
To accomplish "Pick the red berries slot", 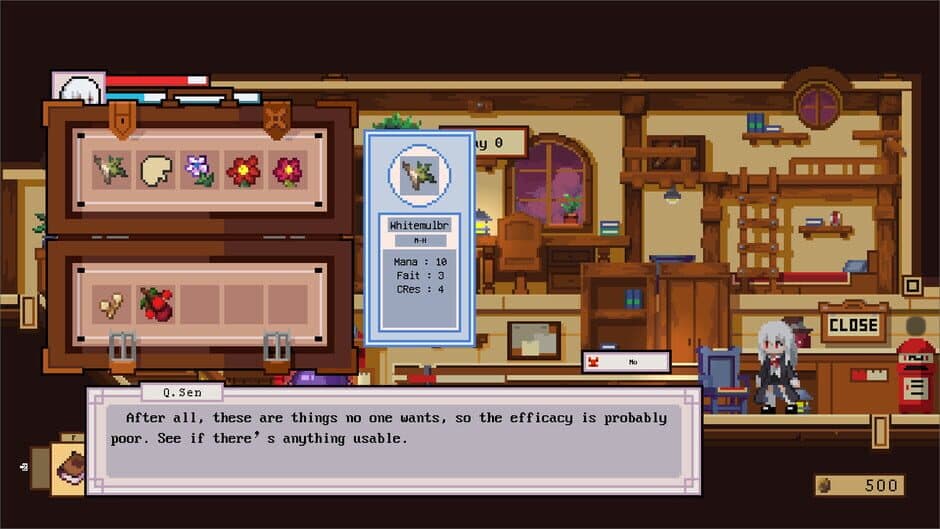I will coord(155,304).
